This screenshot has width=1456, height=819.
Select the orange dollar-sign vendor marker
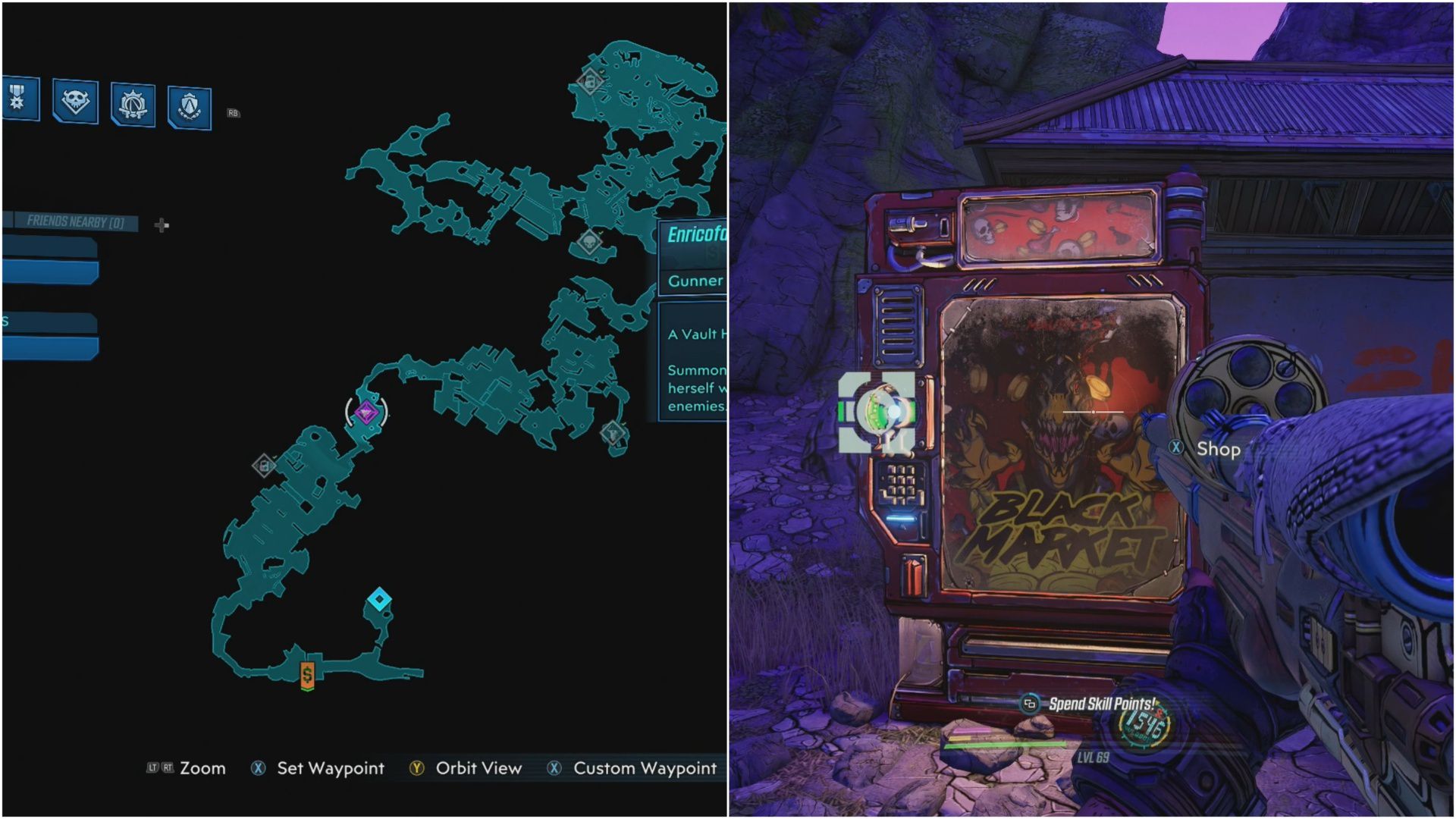(307, 674)
